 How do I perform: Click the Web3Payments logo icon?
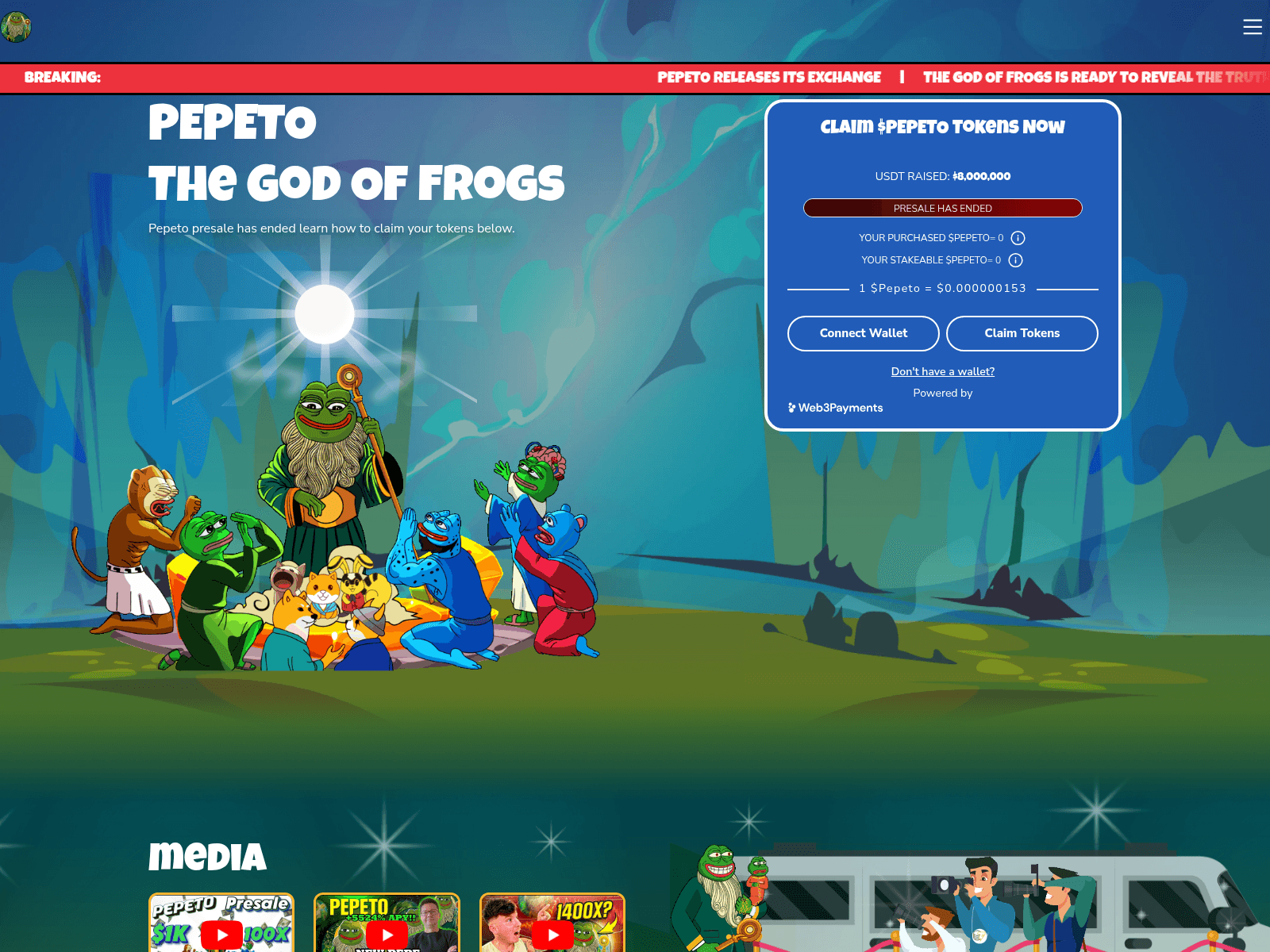click(791, 407)
